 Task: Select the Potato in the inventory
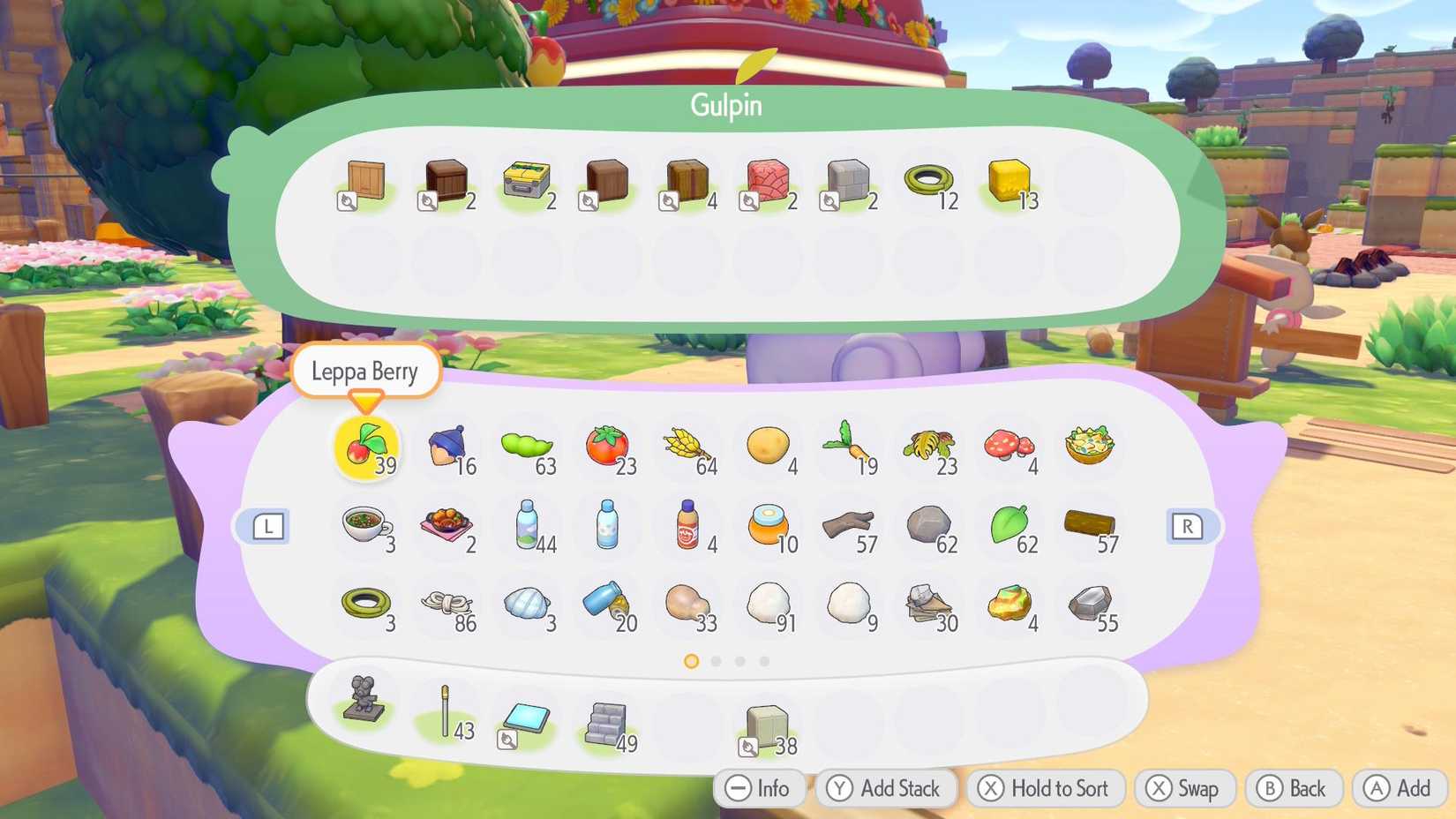[x=767, y=446]
